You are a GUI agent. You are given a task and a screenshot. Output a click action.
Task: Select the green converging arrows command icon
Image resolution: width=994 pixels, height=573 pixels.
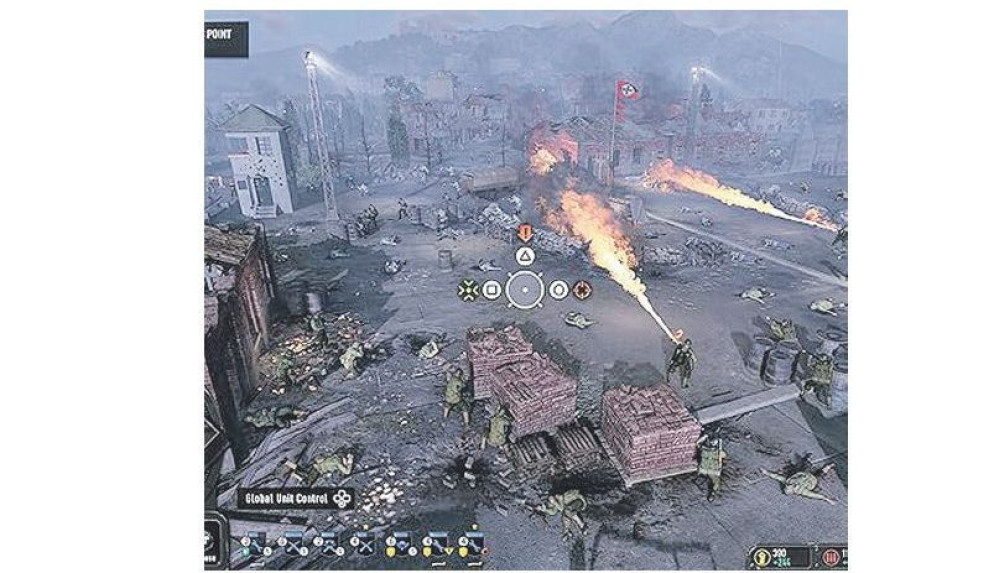[x=467, y=291]
